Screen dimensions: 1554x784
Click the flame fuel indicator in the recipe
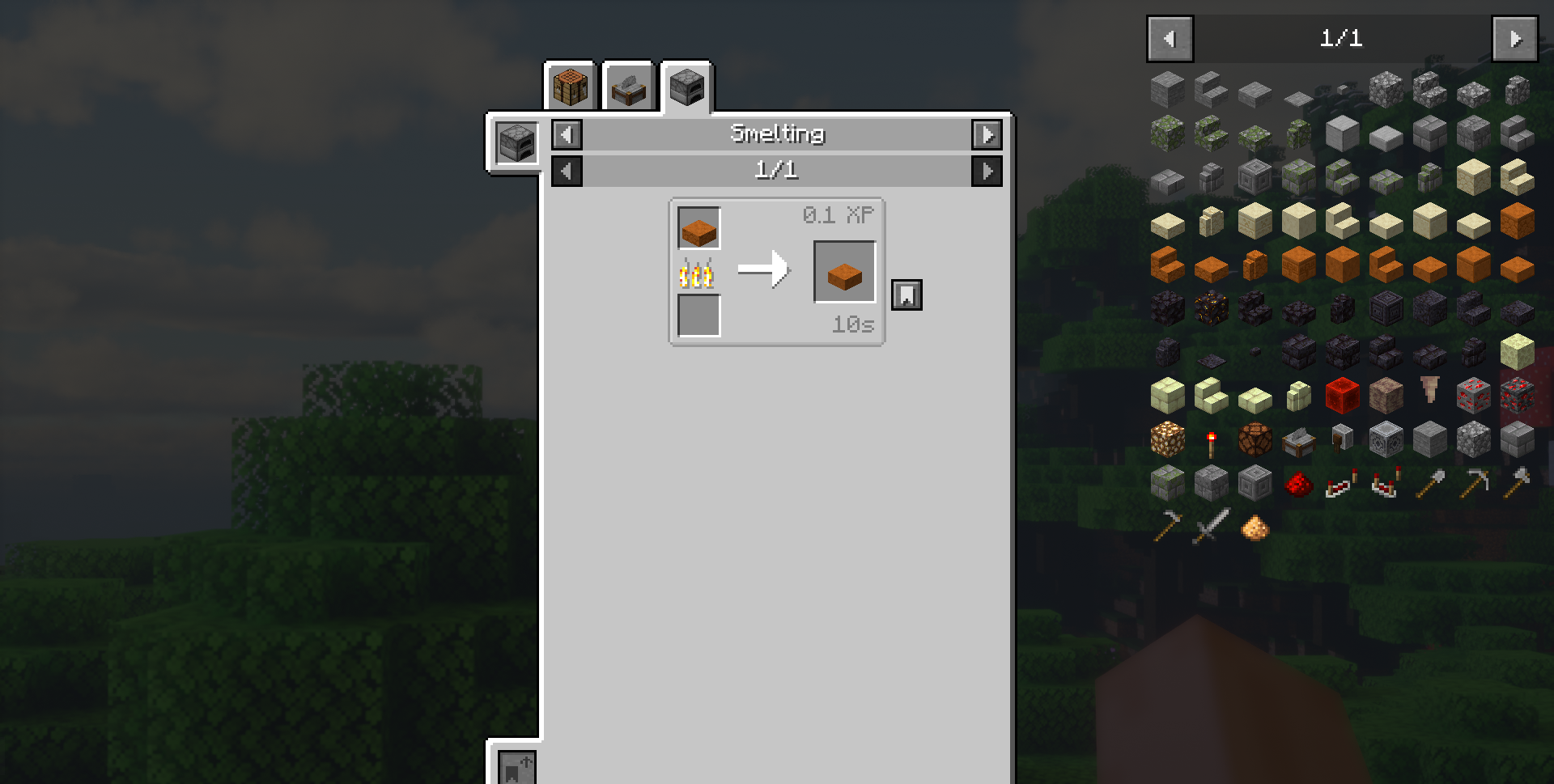coord(698,273)
